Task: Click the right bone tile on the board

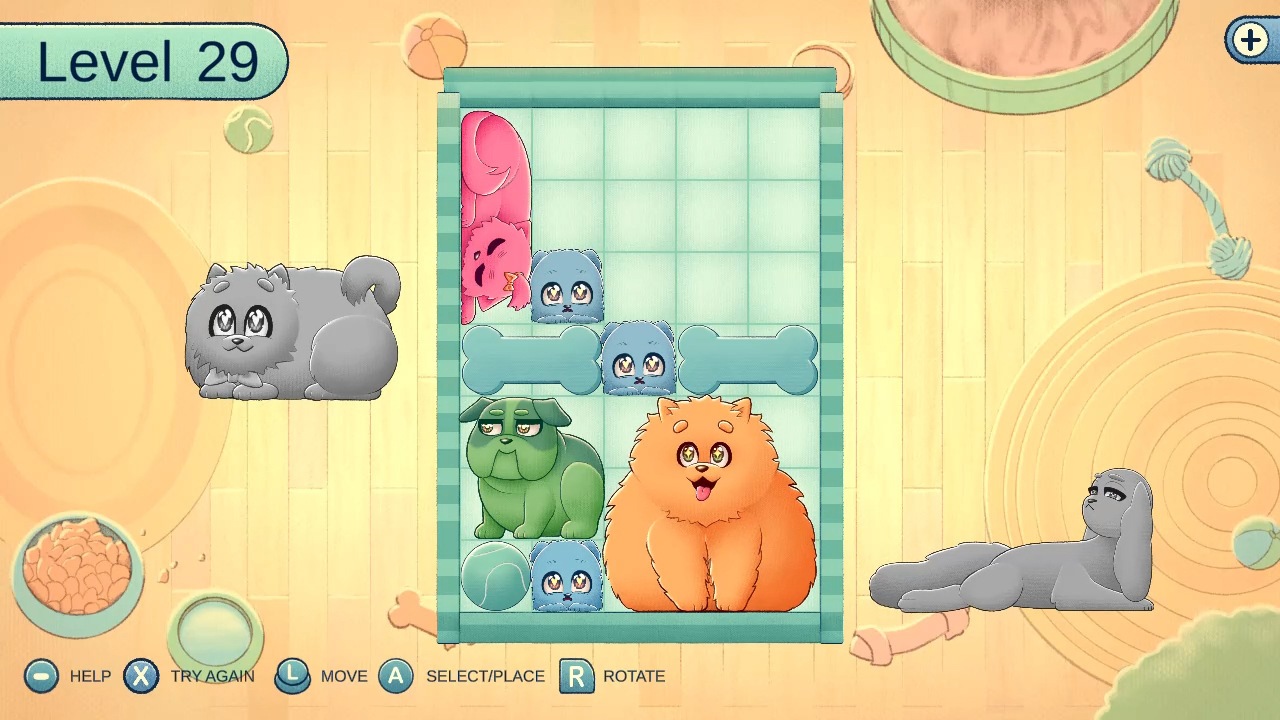Action: [x=748, y=358]
